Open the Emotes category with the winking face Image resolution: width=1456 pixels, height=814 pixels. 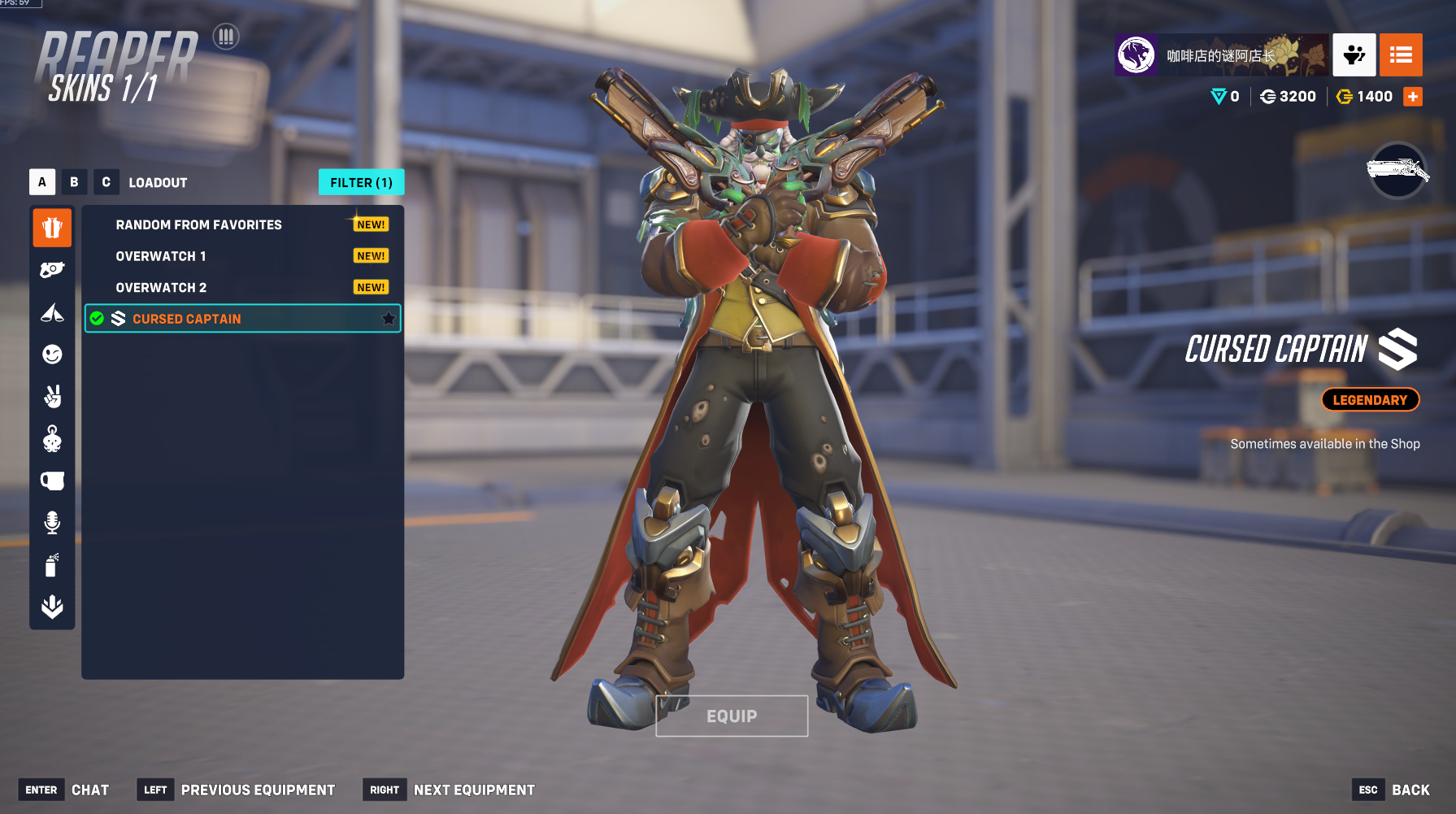(52, 354)
